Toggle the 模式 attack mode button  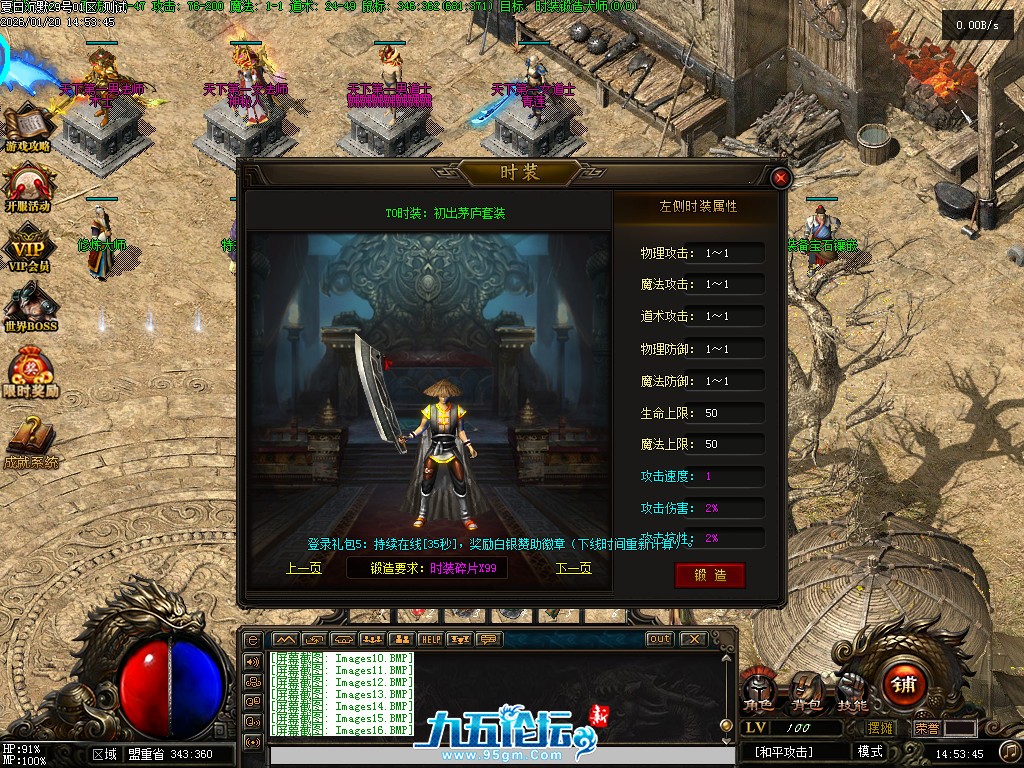pyautogui.click(x=870, y=752)
